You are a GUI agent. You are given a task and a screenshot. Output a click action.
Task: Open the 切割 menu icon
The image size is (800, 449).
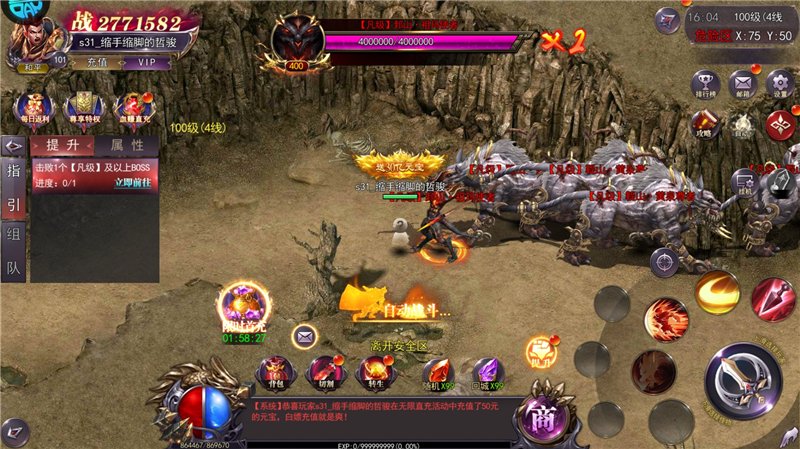[323, 373]
